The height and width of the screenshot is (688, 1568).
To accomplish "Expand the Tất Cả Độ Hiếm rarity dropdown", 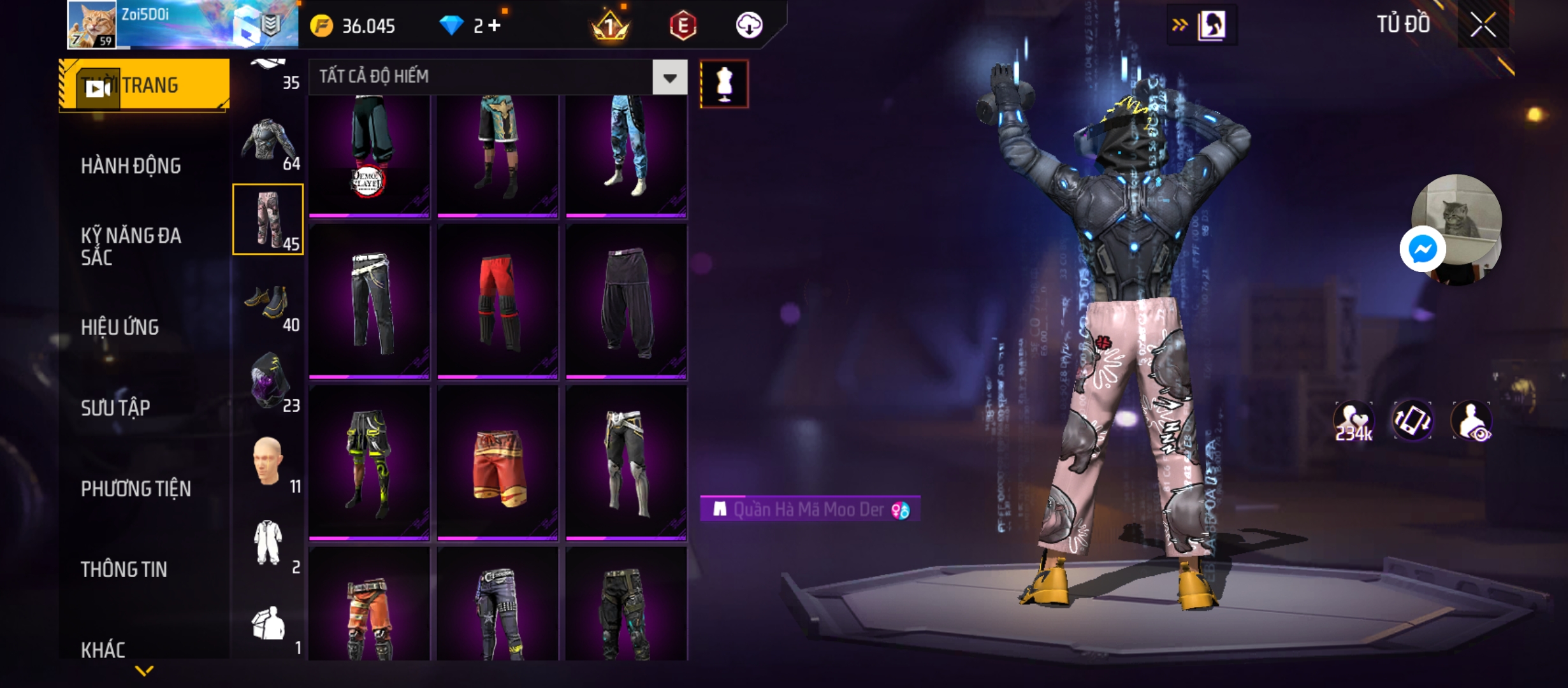I will pyautogui.click(x=669, y=78).
